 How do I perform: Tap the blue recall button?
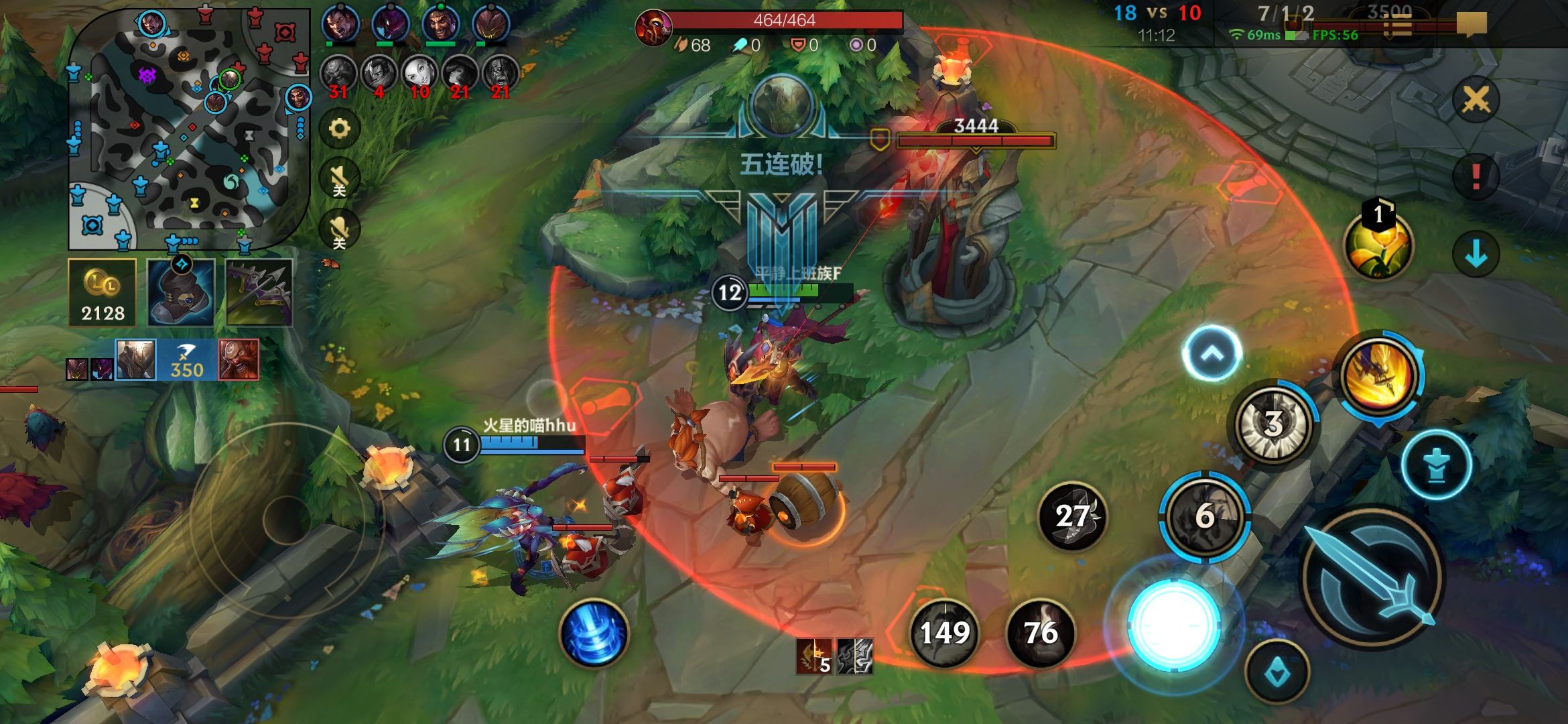pos(594,633)
